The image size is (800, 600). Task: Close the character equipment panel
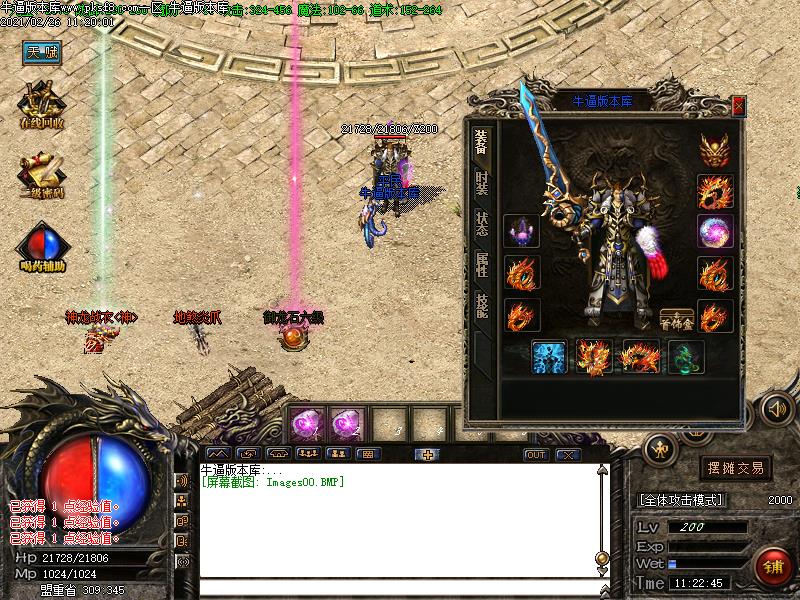[x=738, y=105]
